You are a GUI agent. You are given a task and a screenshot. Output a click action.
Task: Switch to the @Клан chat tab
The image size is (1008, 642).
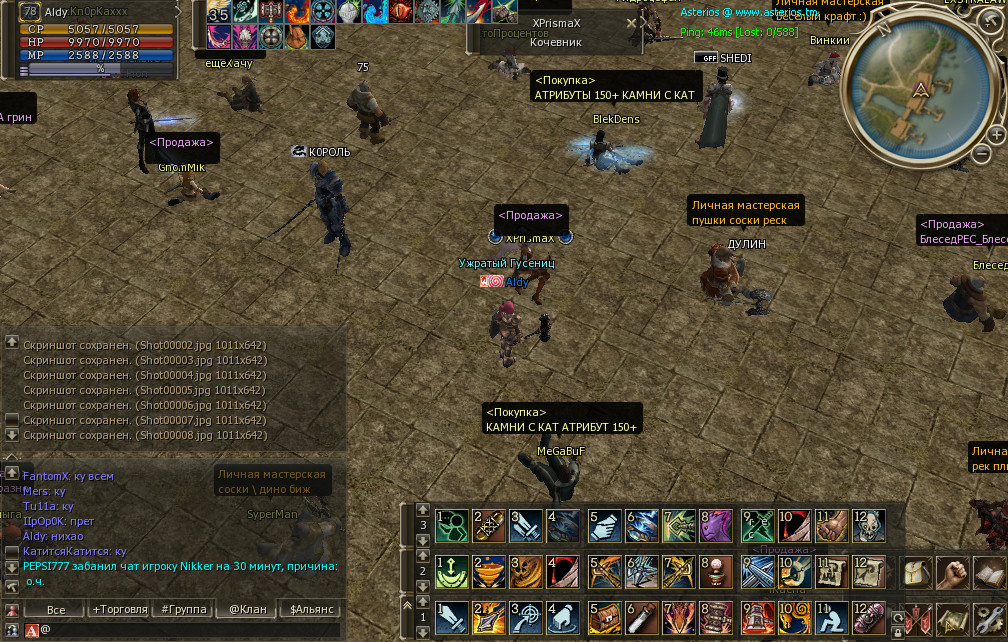[246, 609]
